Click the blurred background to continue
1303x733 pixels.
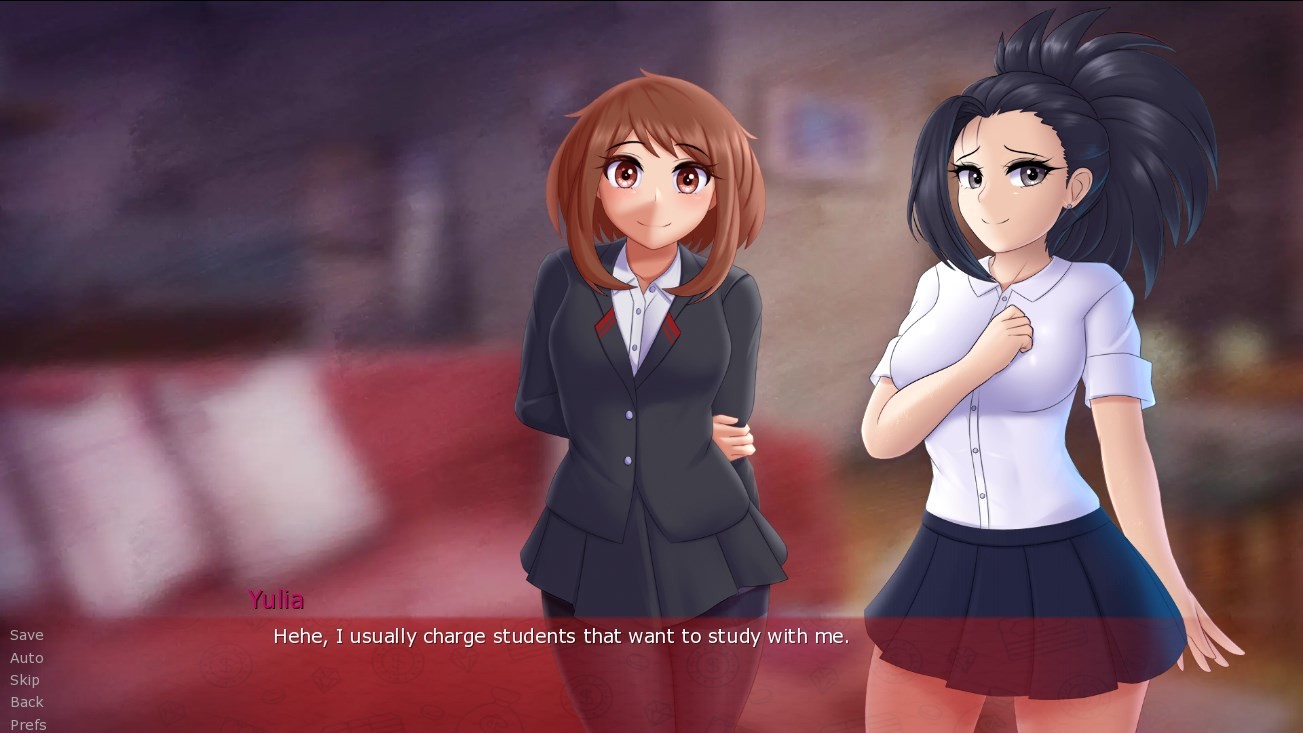[200, 200]
